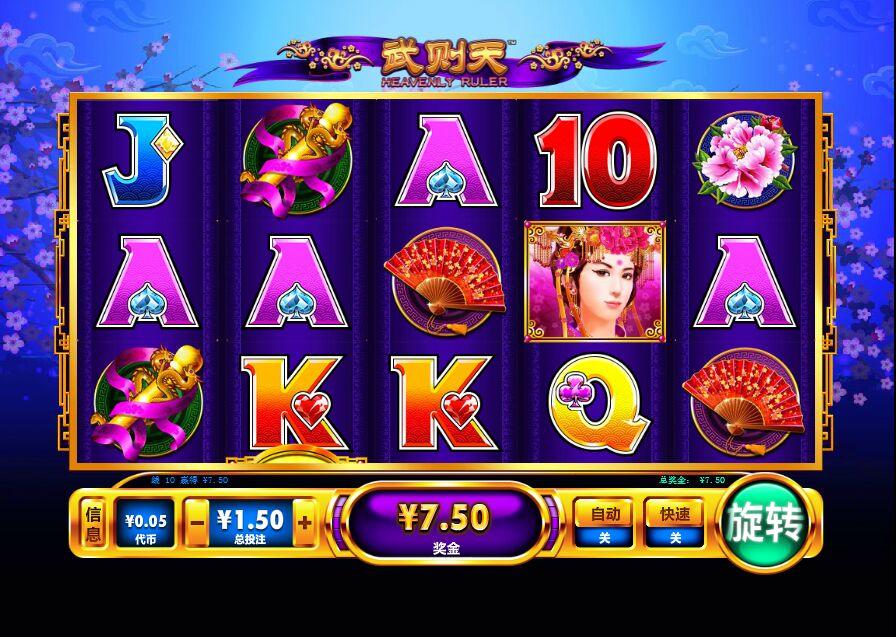Toggle the 自动 autoplay option
The width and height of the screenshot is (896, 637).
point(605,523)
